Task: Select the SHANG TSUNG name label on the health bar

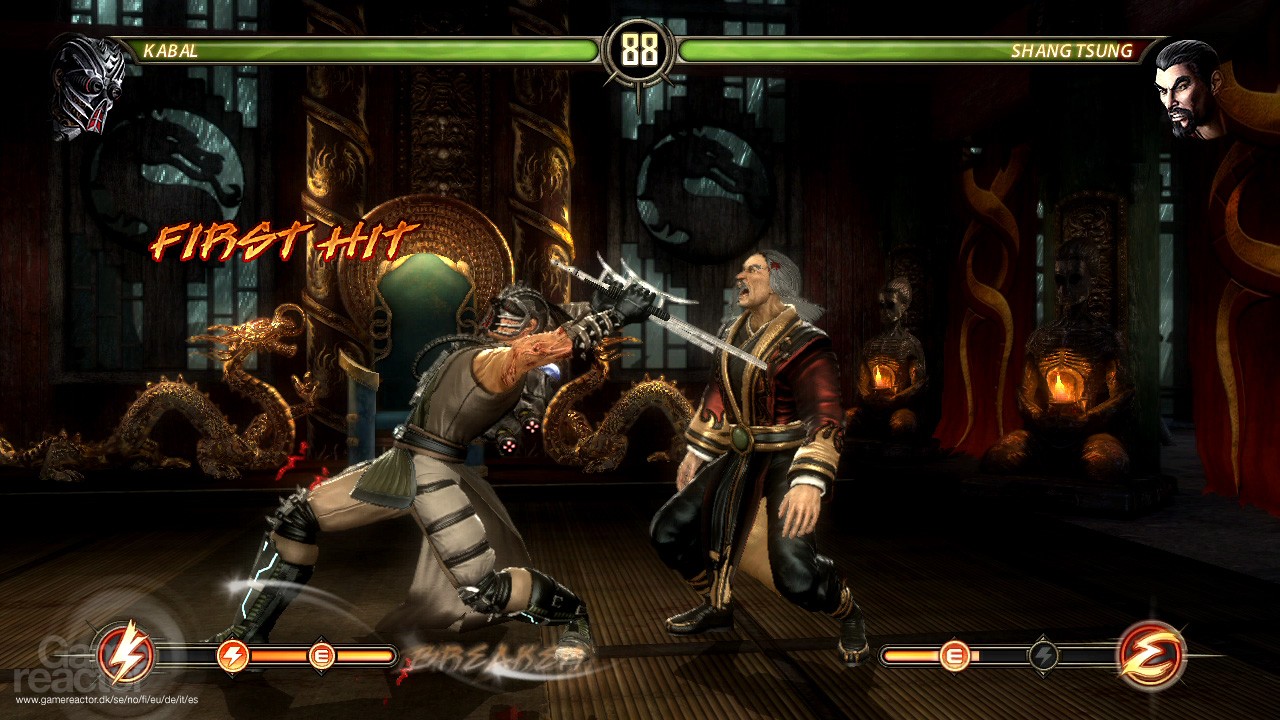Action: click(x=1077, y=48)
